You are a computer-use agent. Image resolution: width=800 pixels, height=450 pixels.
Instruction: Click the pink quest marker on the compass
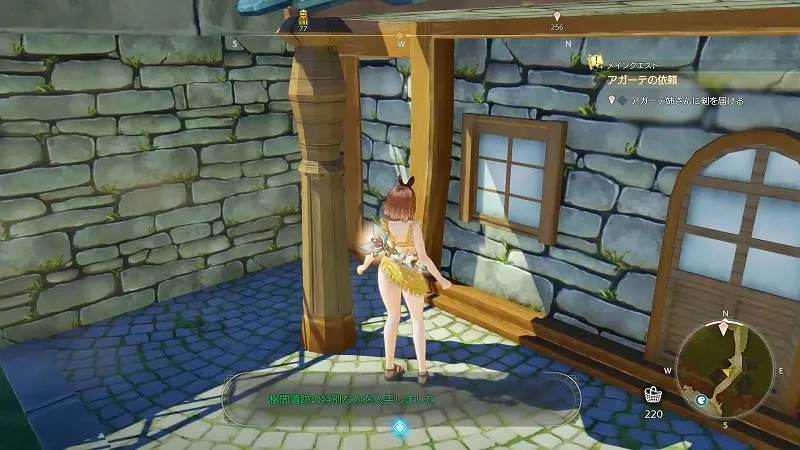557,17
